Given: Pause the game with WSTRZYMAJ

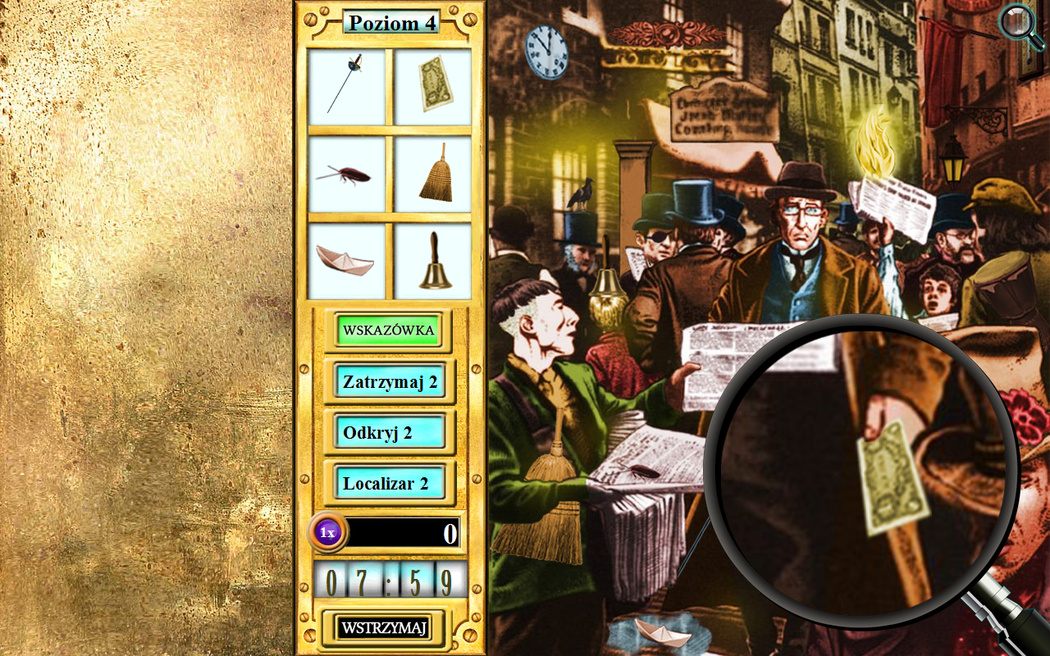Looking at the screenshot, I should (384, 628).
